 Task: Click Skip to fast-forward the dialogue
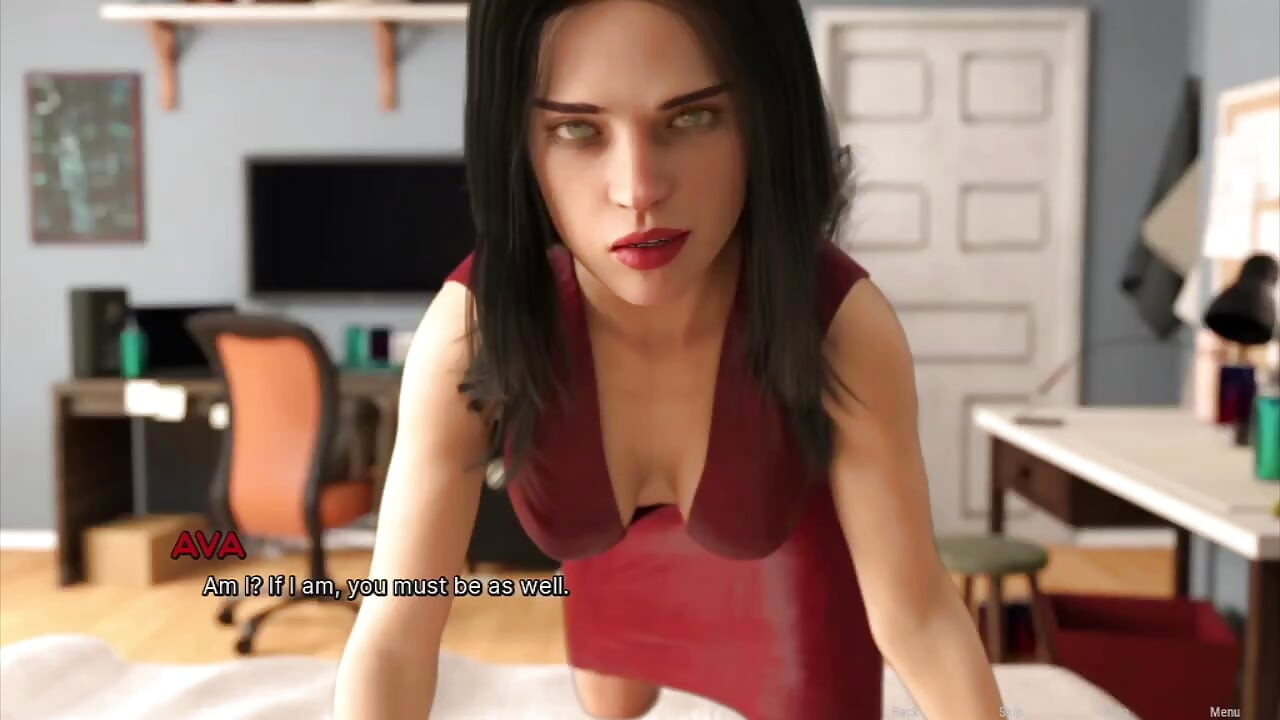(1011, 711)
